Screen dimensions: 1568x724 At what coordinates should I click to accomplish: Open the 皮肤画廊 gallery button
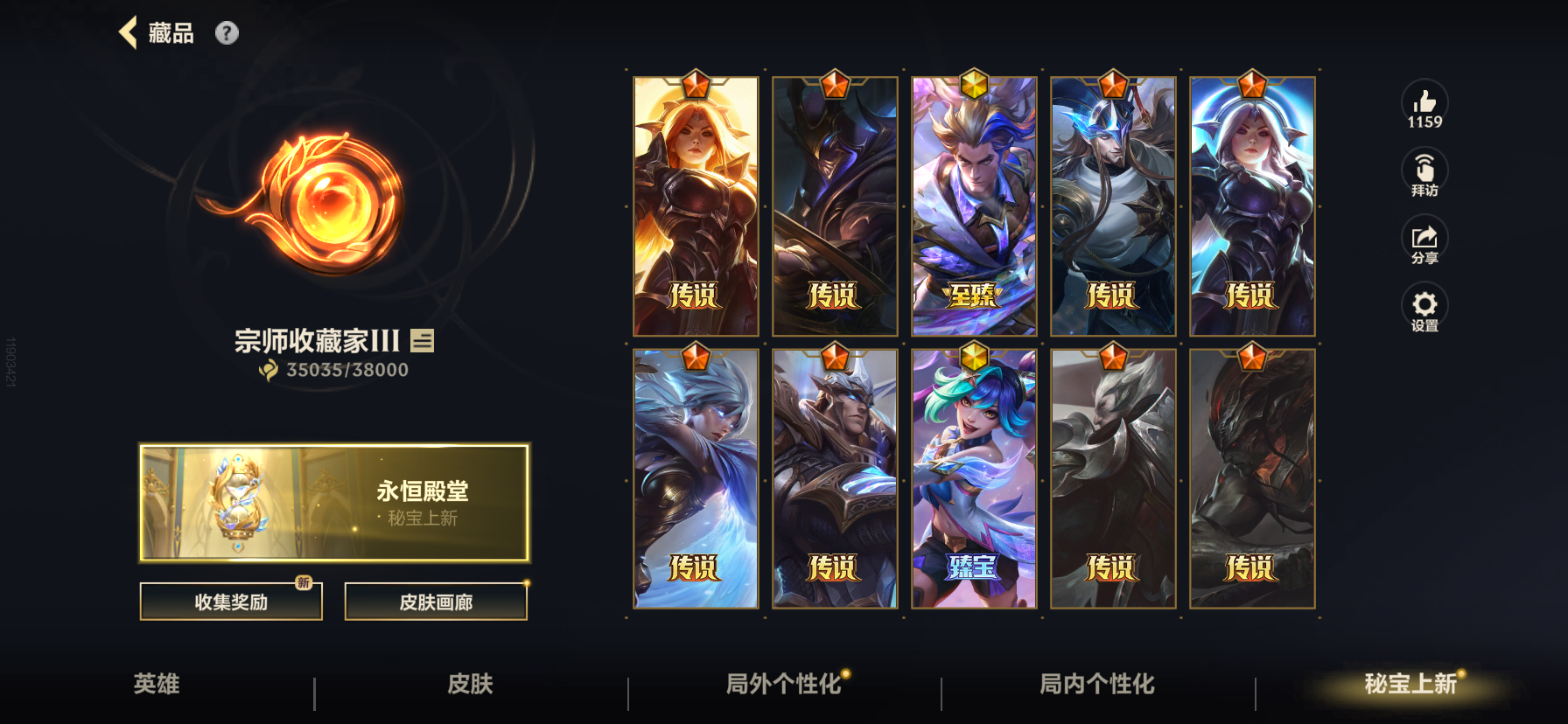tap(437, 601)
